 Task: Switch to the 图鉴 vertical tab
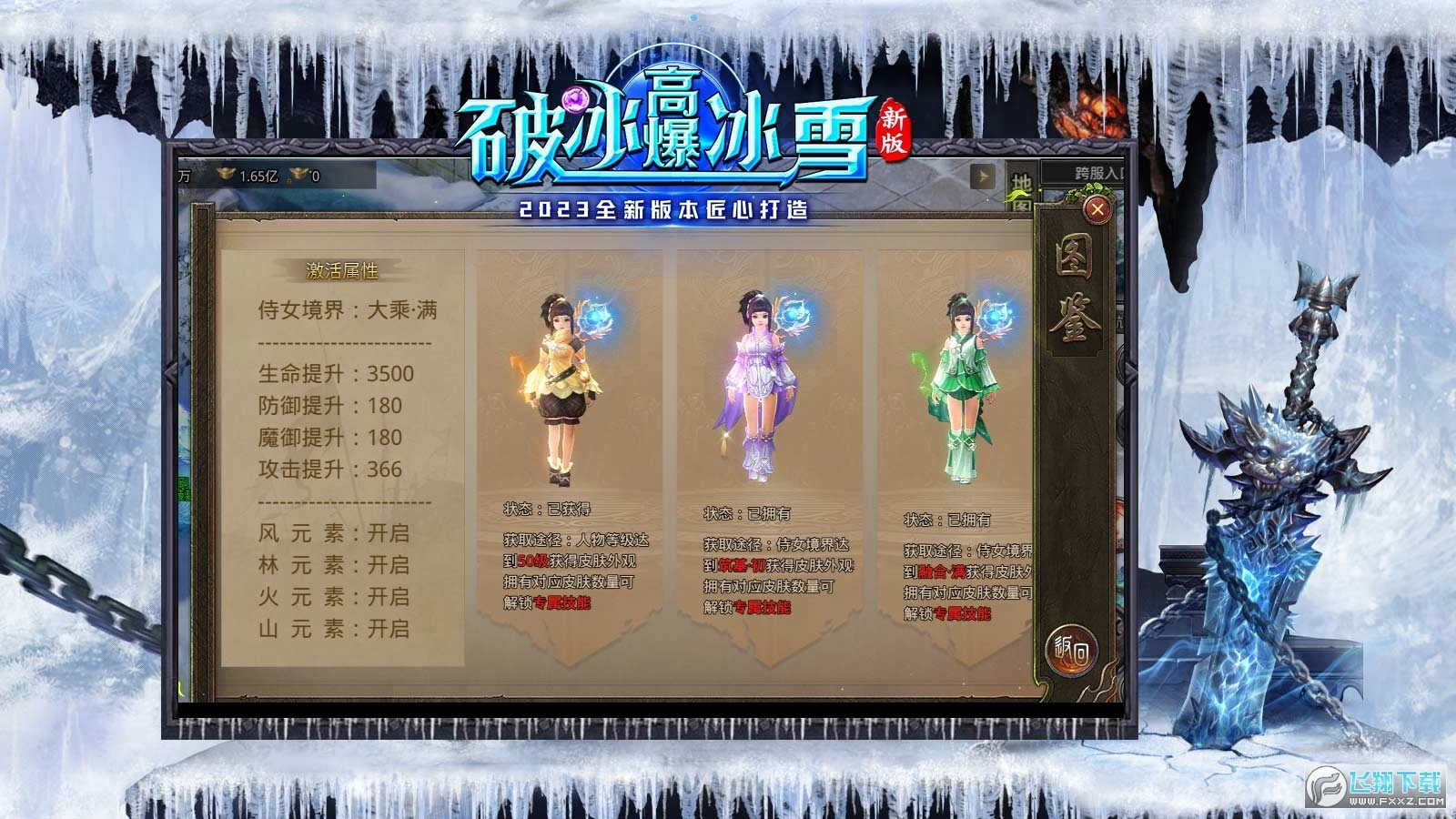click(x=1076, y=287)
